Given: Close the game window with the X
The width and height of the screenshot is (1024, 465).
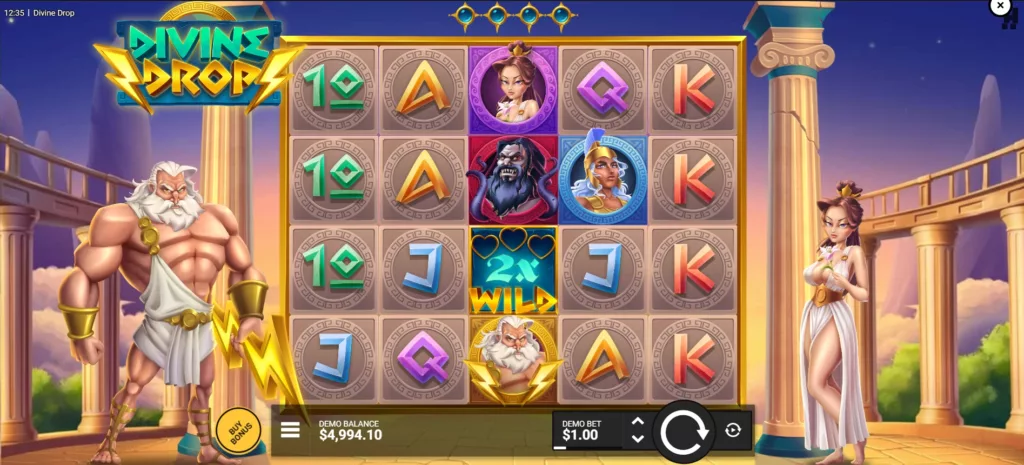Looking at the screenshot, I should click(1000, 7).
